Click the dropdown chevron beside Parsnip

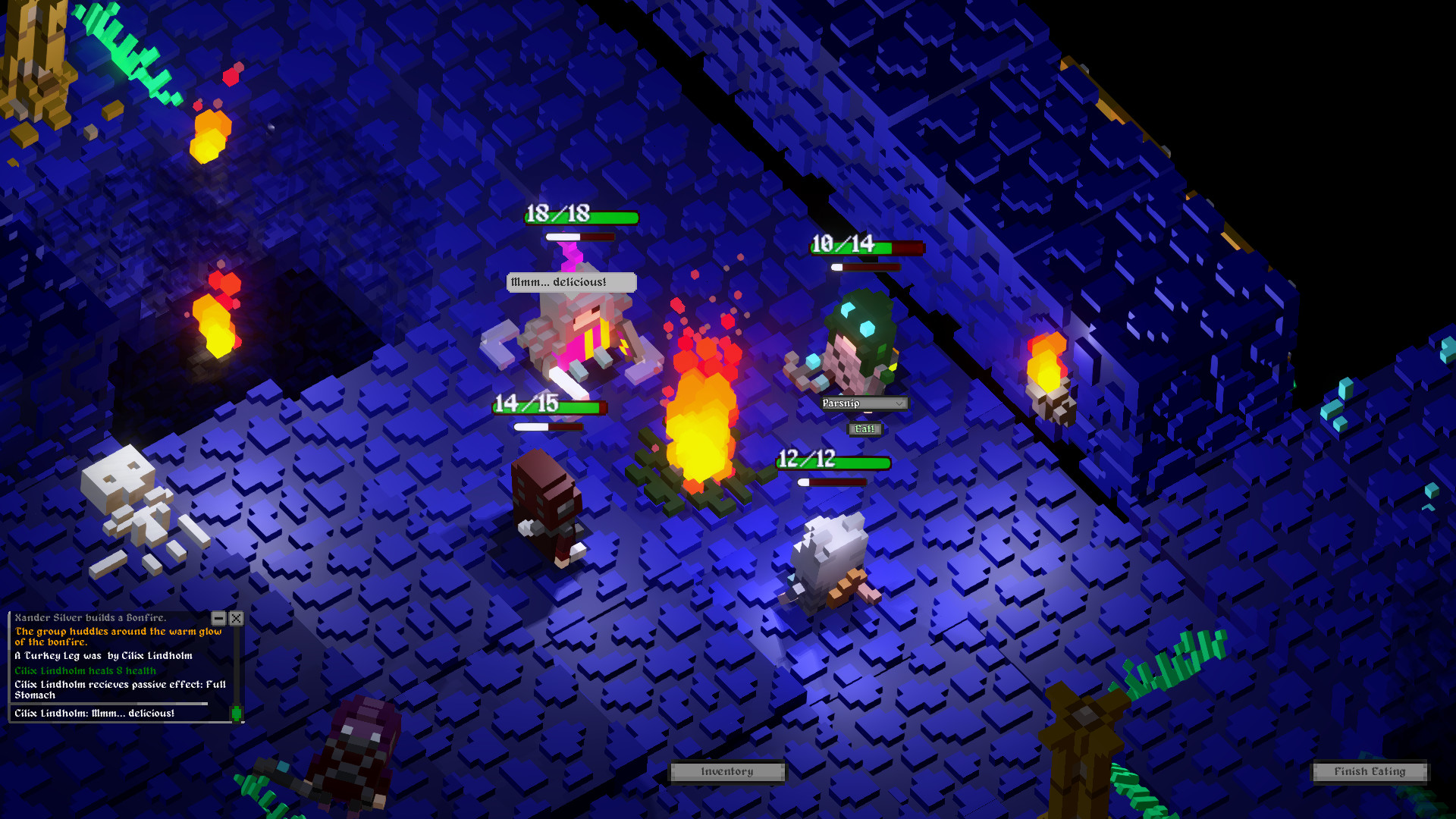coord(900,403)
